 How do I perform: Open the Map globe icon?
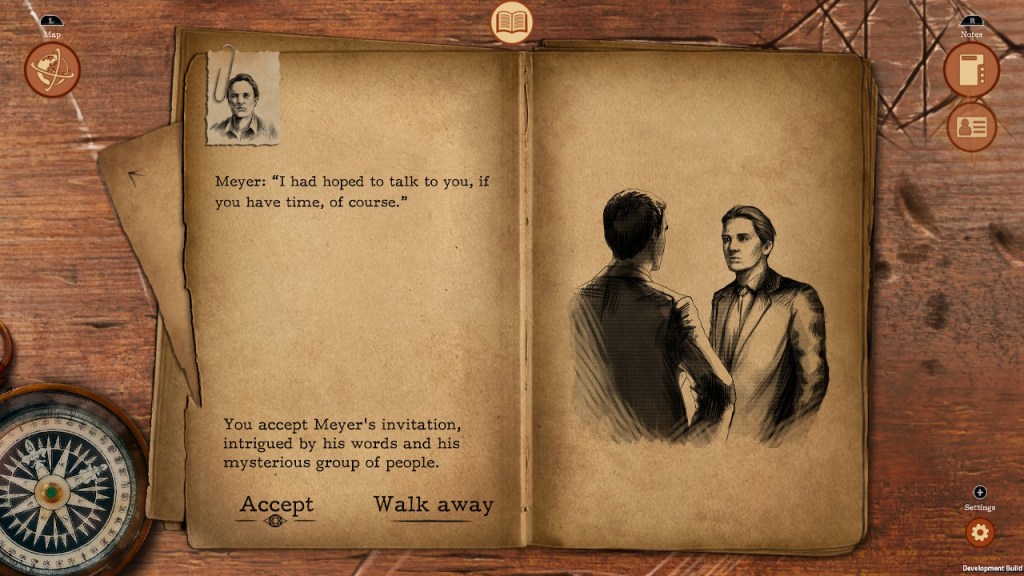click(52, 70)
